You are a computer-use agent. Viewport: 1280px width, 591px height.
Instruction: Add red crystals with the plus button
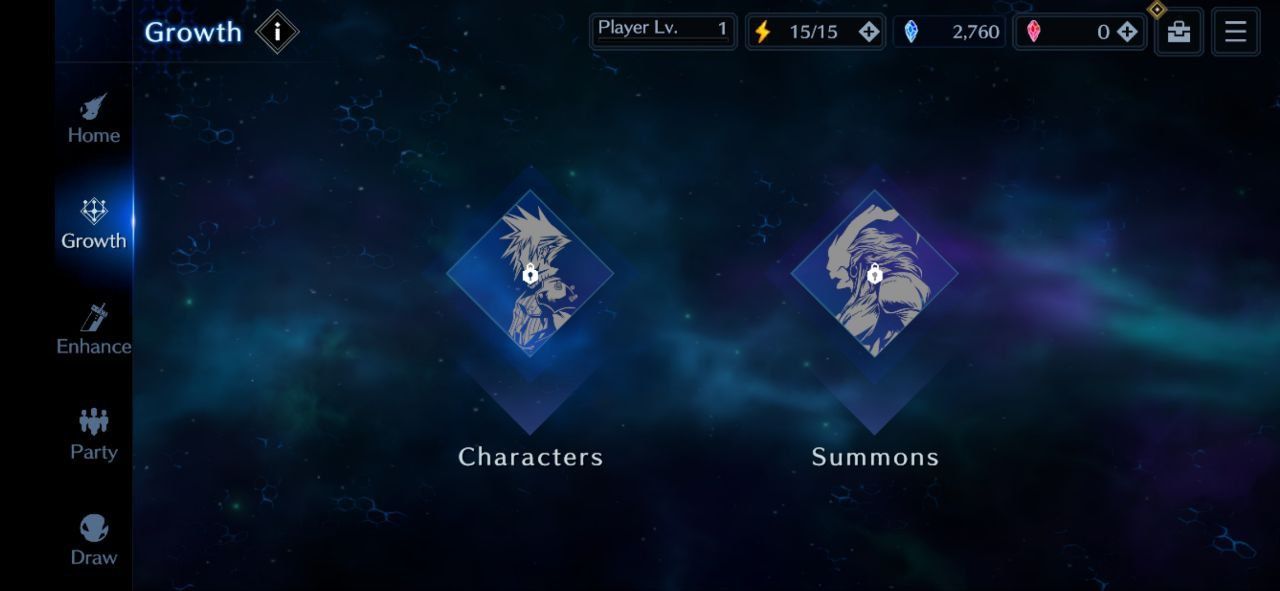(x=1127, y=32)
